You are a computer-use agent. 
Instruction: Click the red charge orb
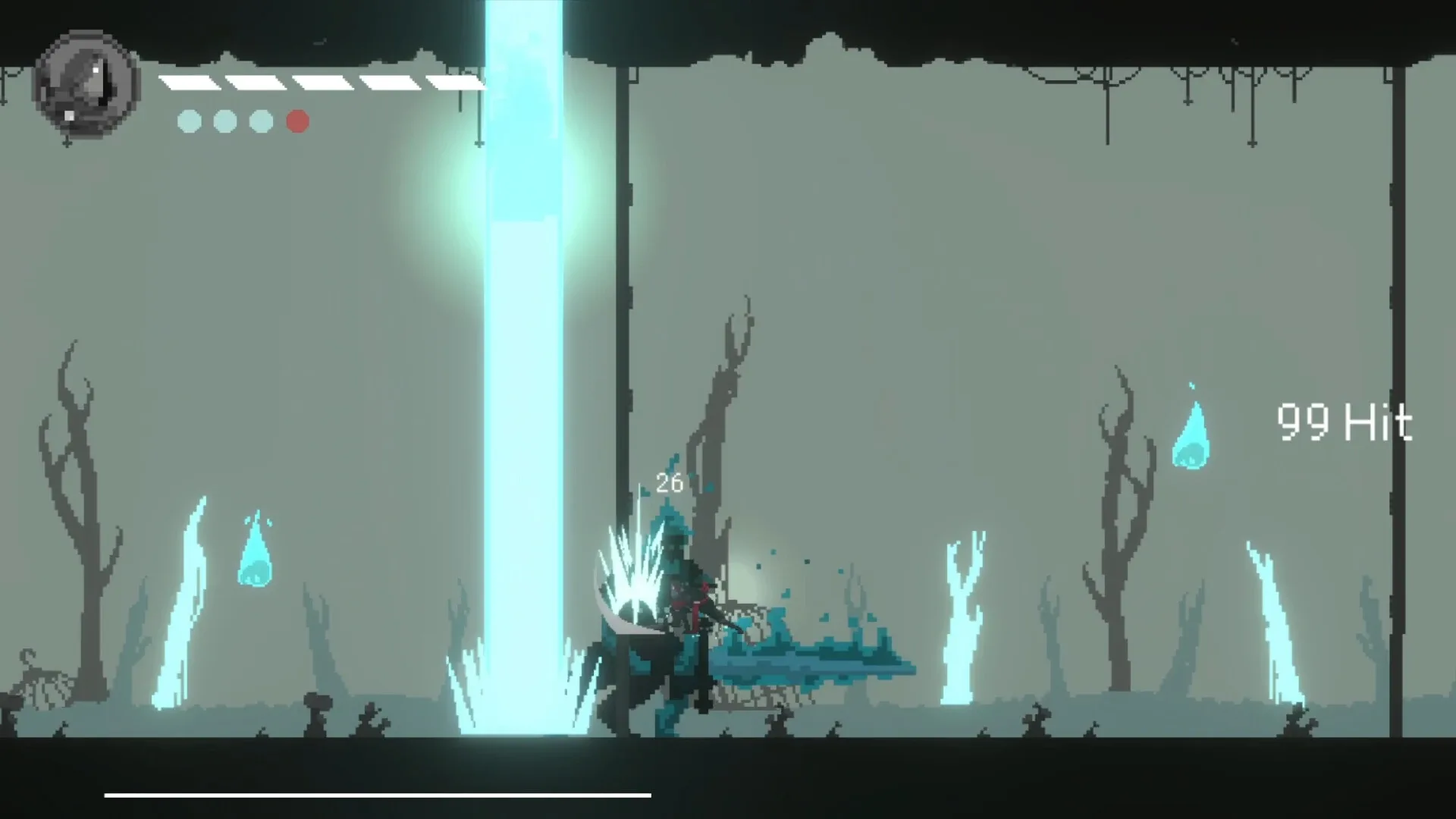297,121
